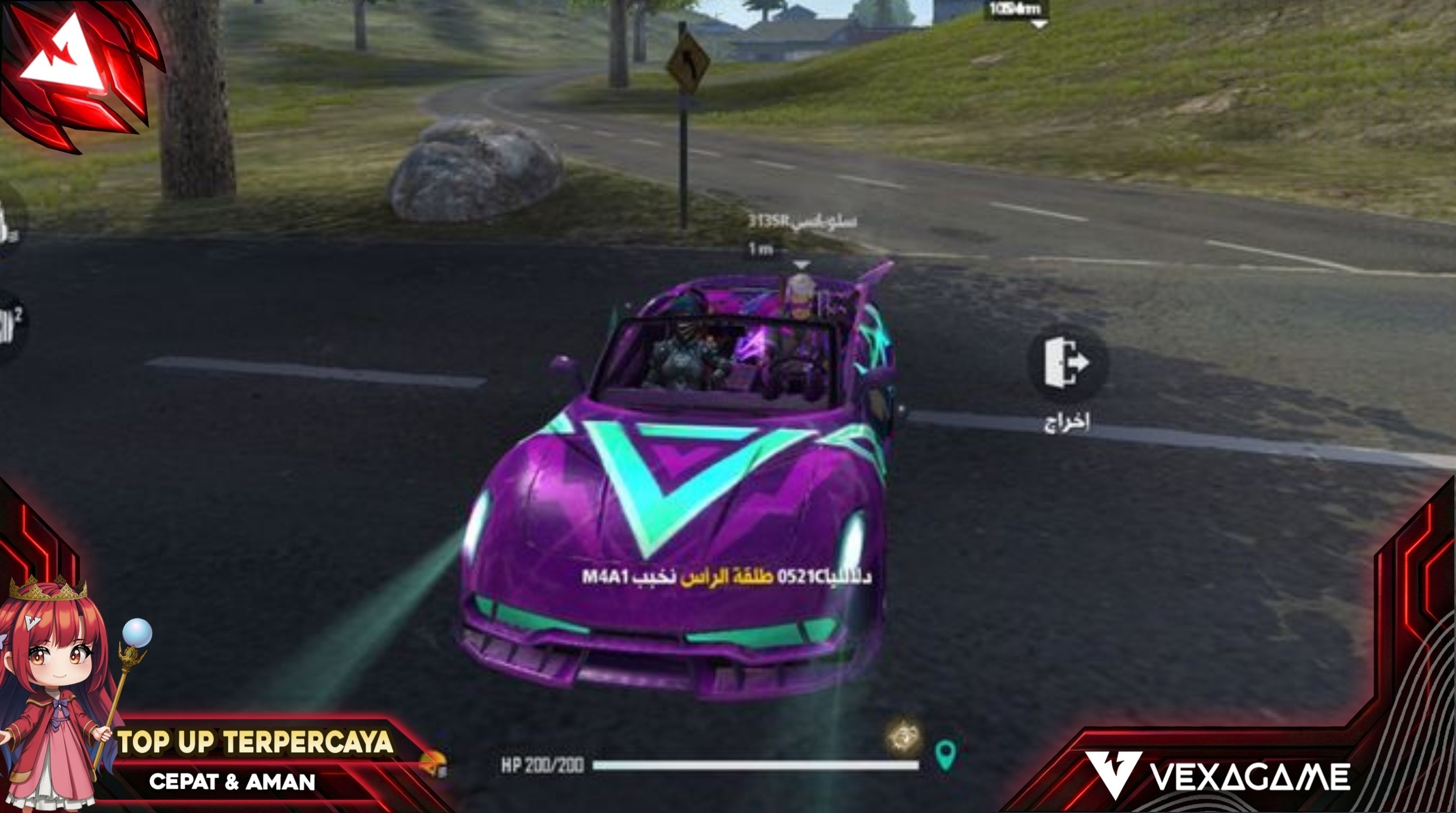Image resolution: width=1456 pixels, height=813 pixels.
Task: Open the TOP UP TERPERCAYA banner
Action: point(255,742)
